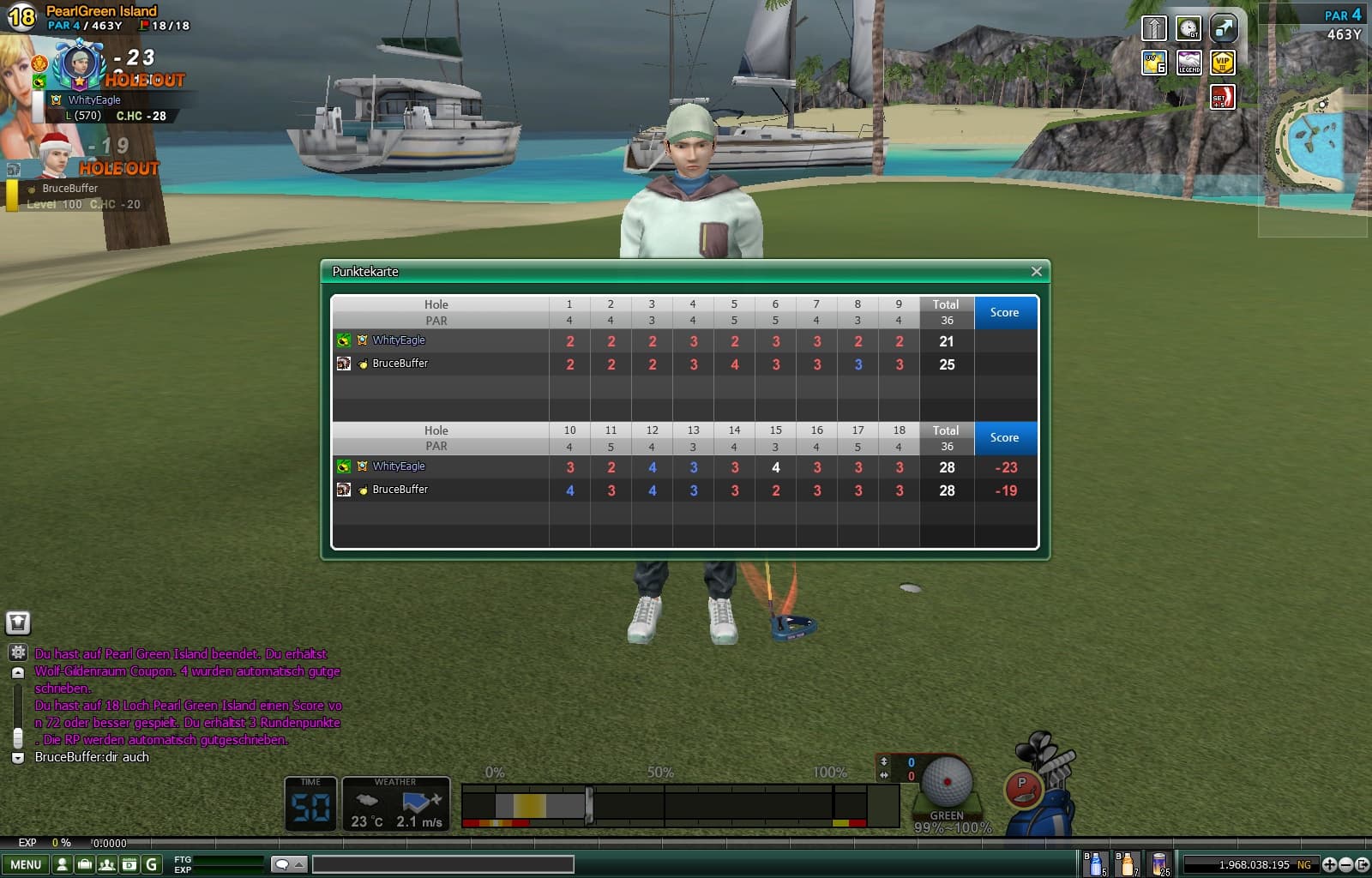Click the GT clock buff icon
1372x878 pixels.
pyautogui.click(x=1188, y=28)
